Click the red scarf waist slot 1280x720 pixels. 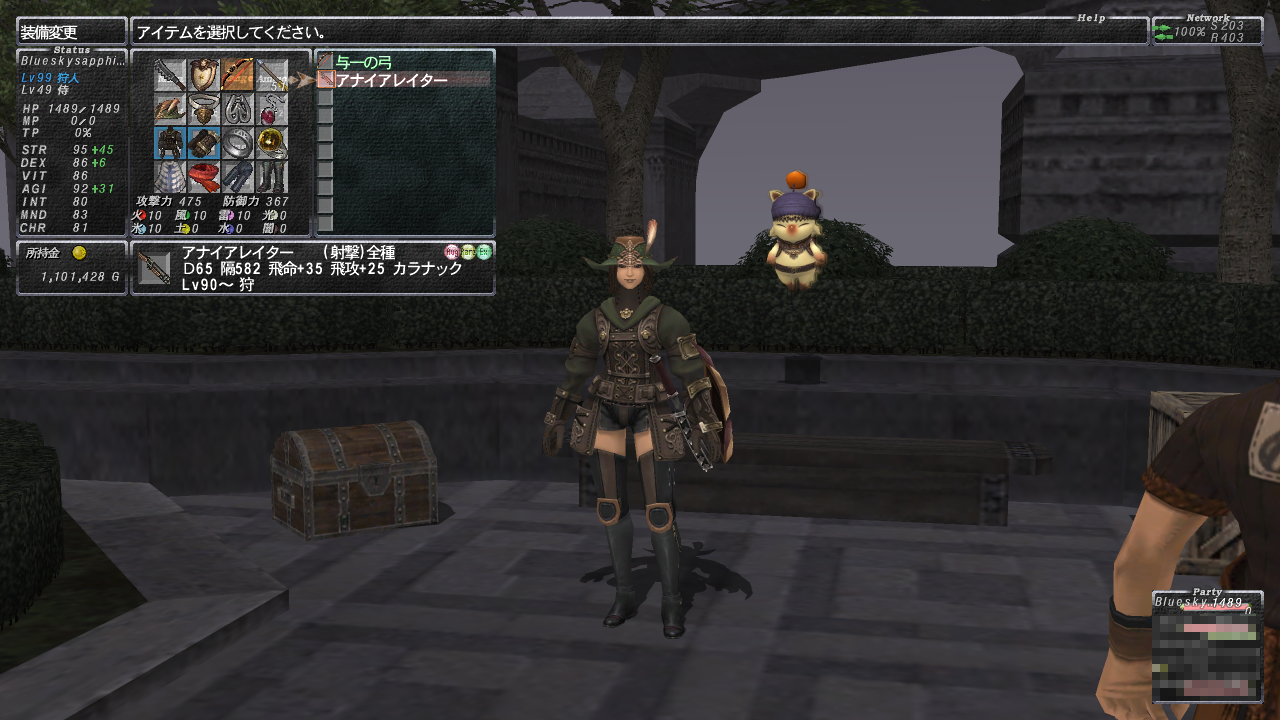pos(204,176)
